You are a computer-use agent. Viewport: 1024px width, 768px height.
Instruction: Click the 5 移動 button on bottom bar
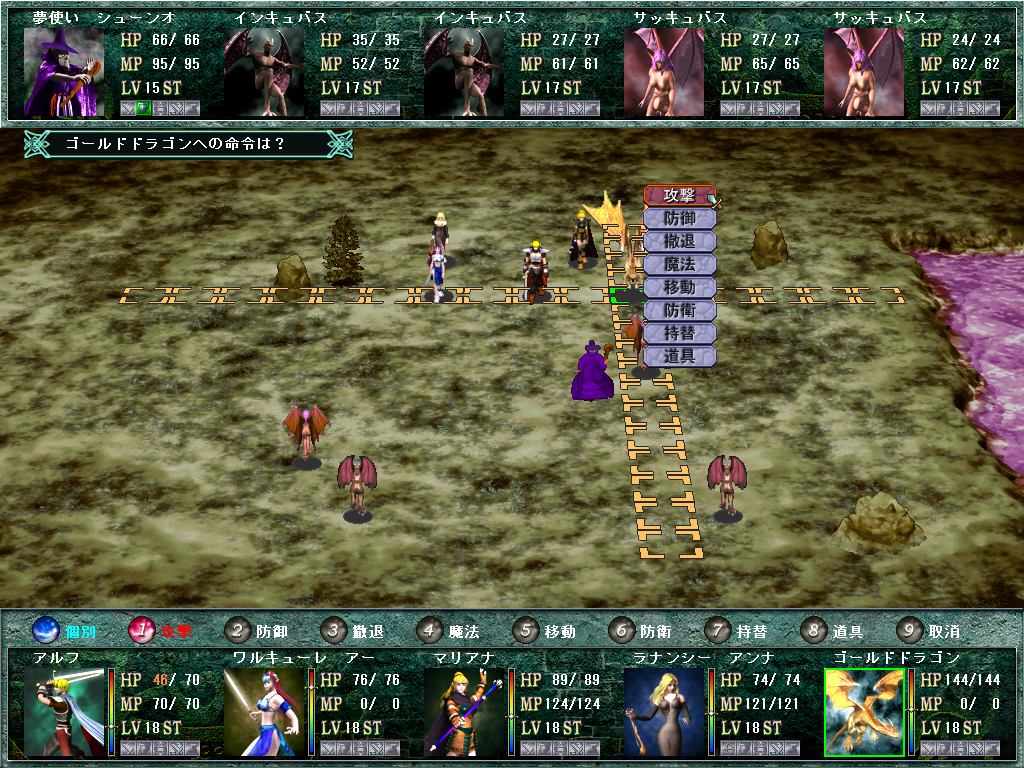click(526, 630)
